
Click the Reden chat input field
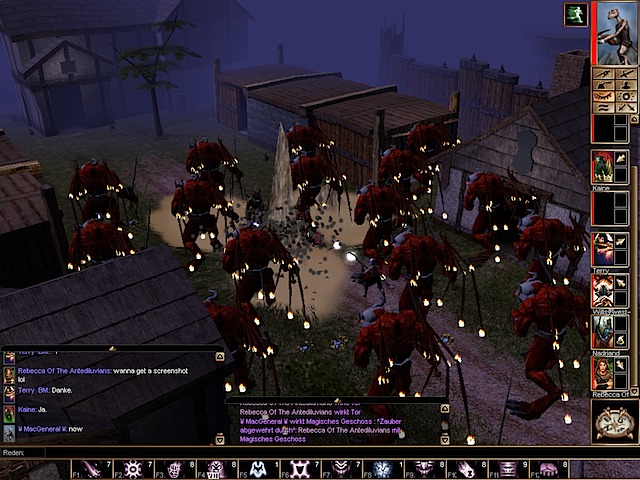point(300,452)
